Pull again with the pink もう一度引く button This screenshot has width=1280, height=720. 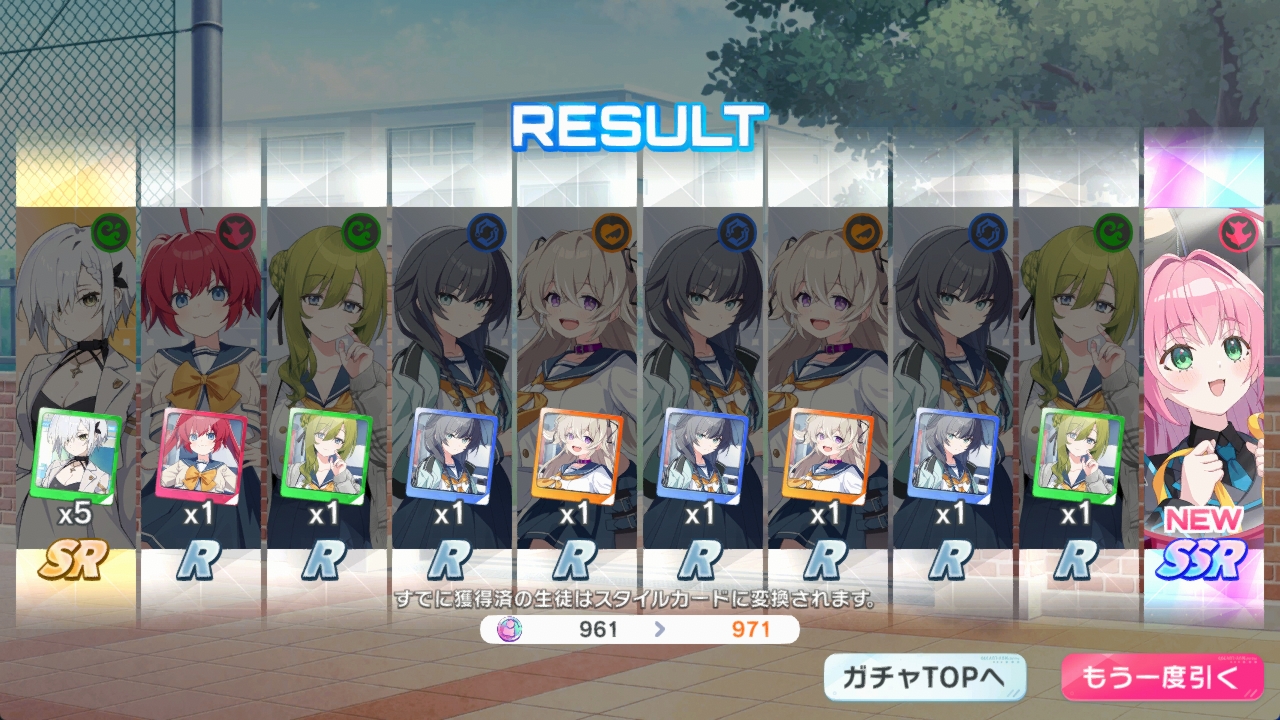(x=1162, y=677)
